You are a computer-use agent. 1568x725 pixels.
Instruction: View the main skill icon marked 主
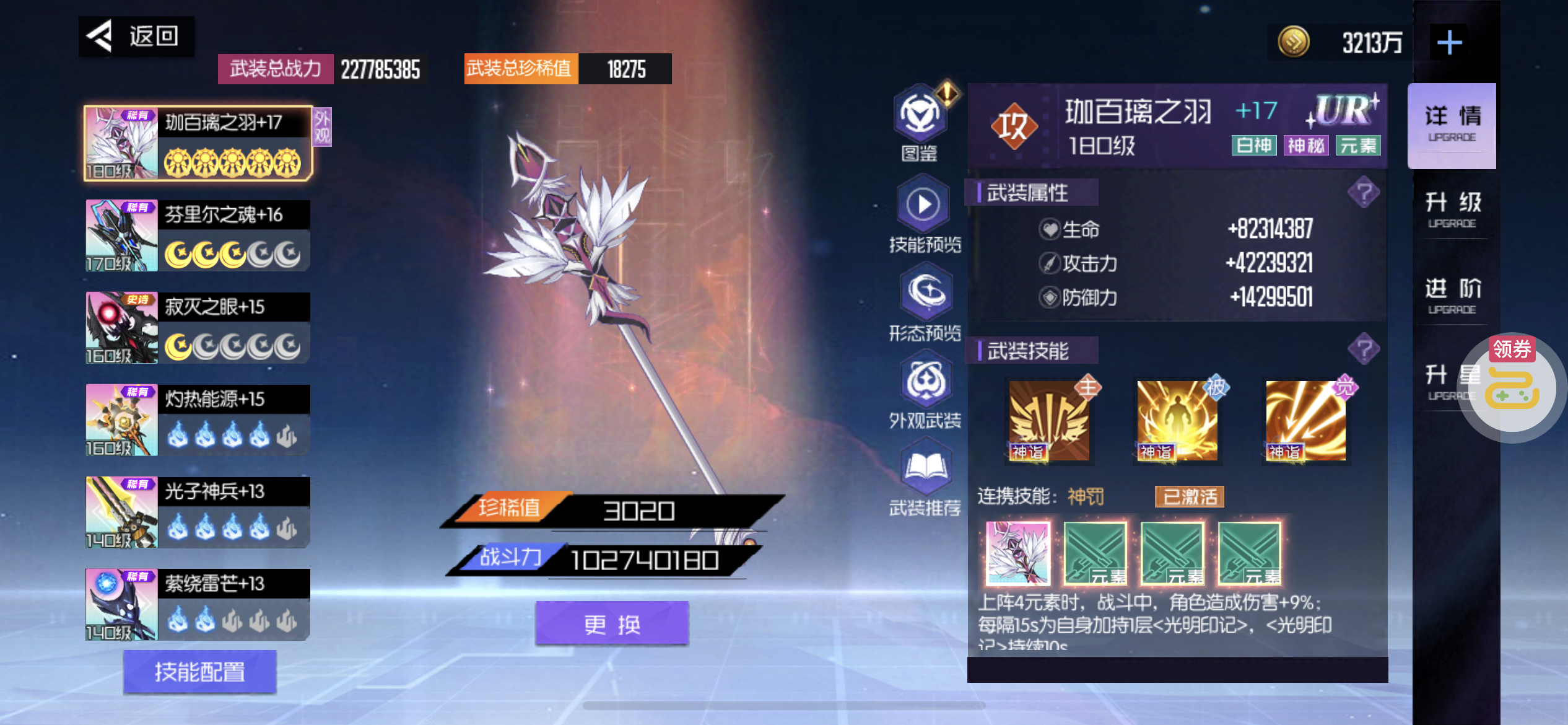(x=1050, y=421)
